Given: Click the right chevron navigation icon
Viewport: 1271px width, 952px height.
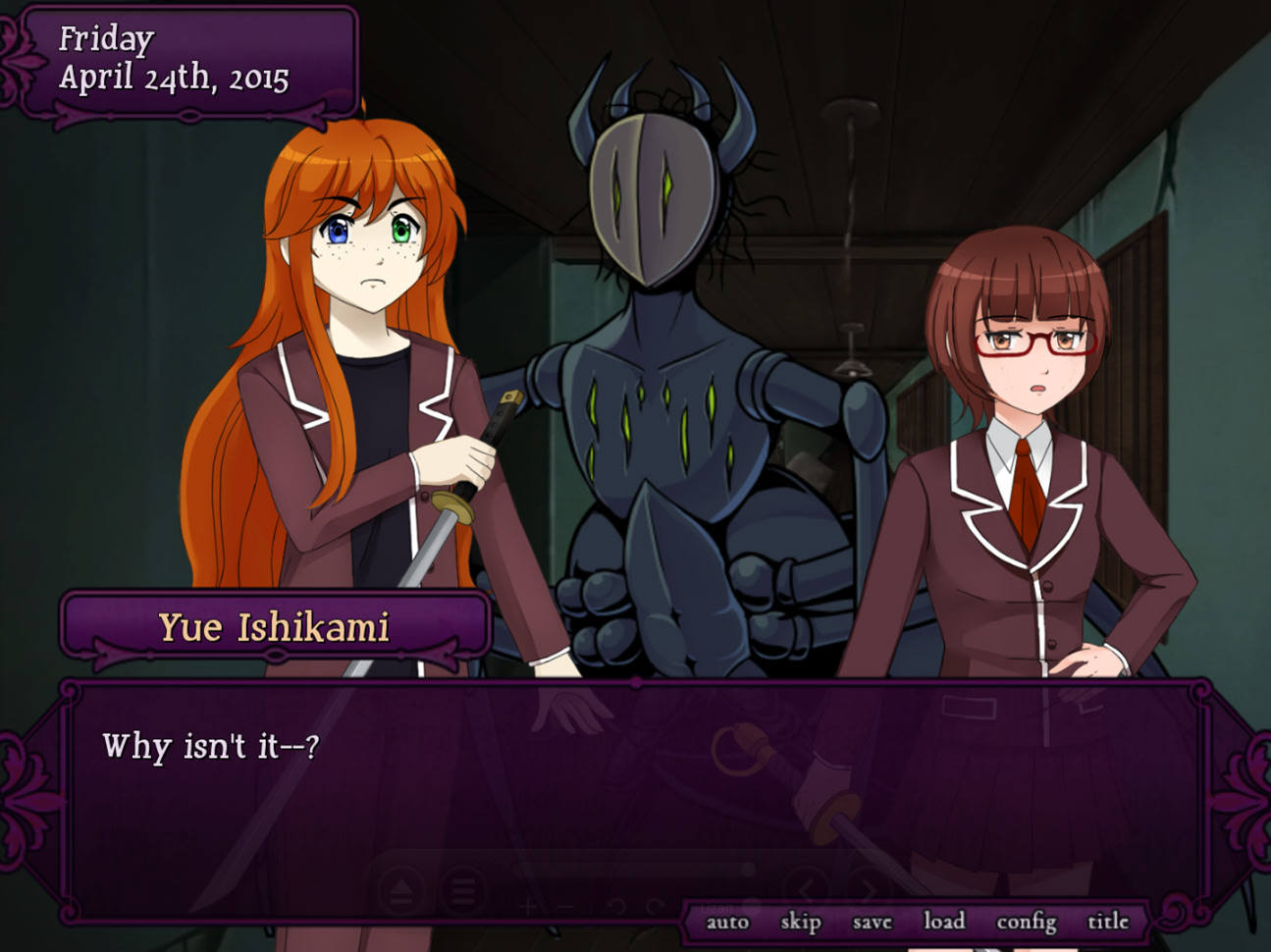Looking at the screenshot, I should [870, 887].
